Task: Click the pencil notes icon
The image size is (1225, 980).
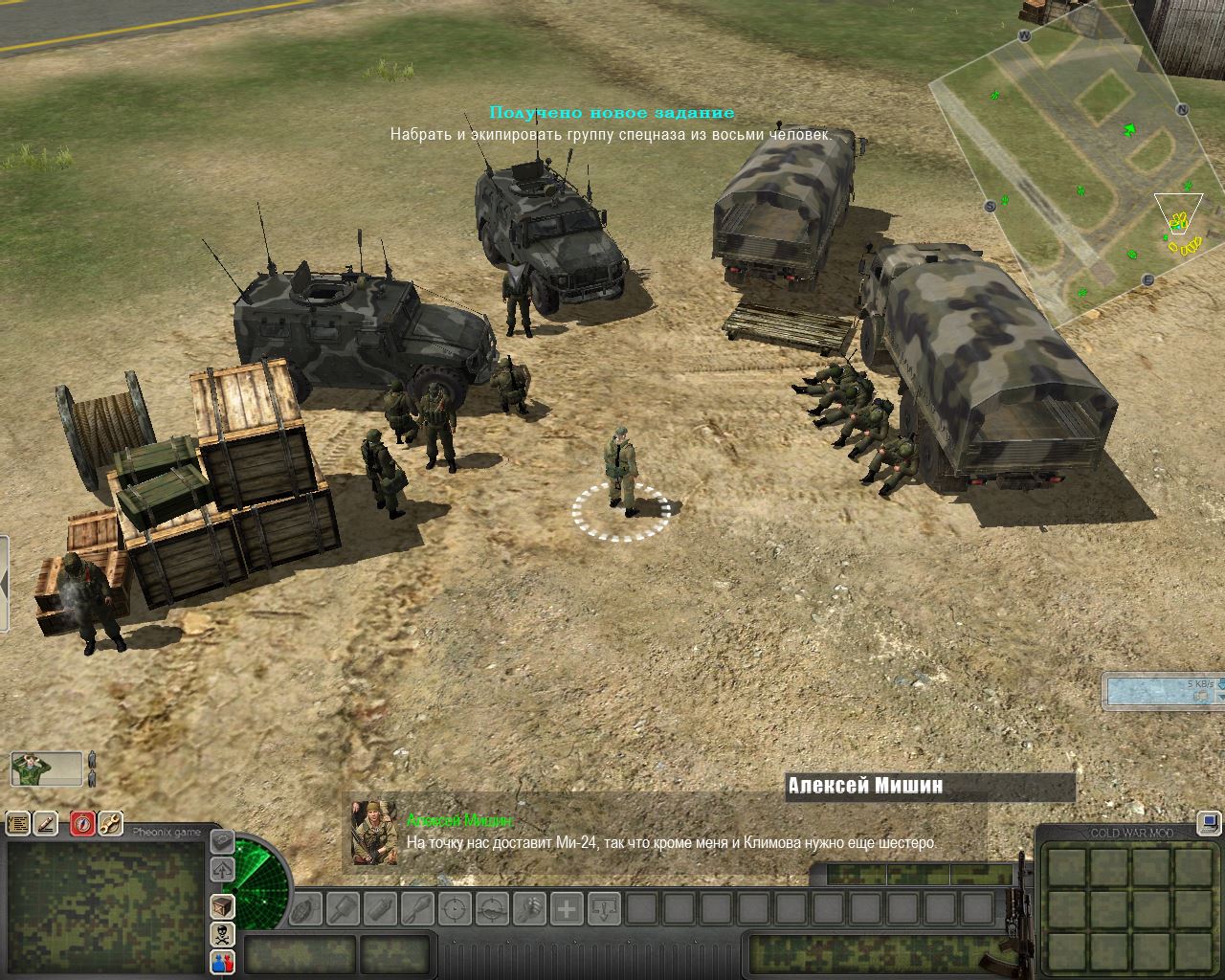Action: tap(47, 823)
